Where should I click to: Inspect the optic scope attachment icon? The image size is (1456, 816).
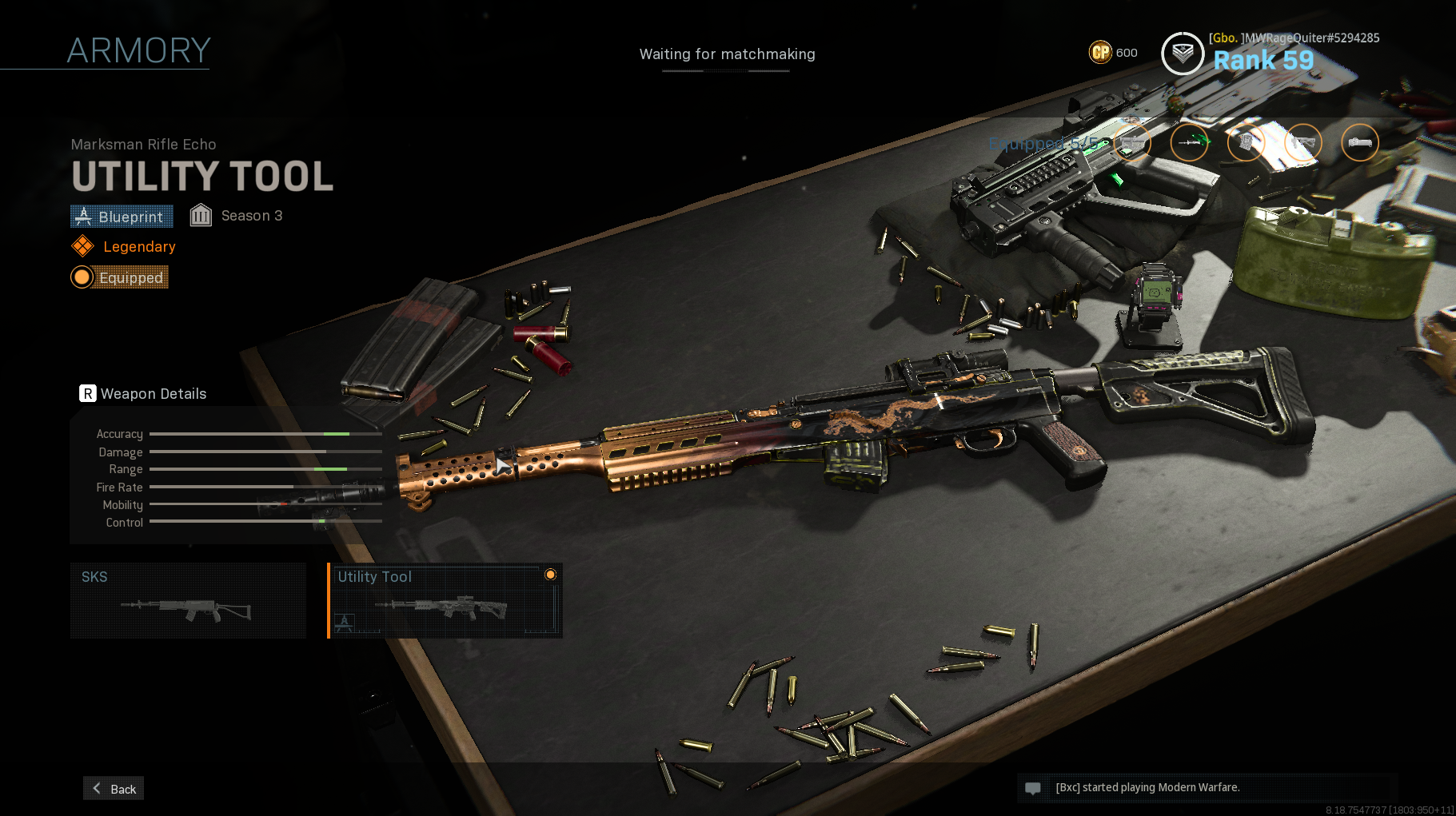(1132, 143)
